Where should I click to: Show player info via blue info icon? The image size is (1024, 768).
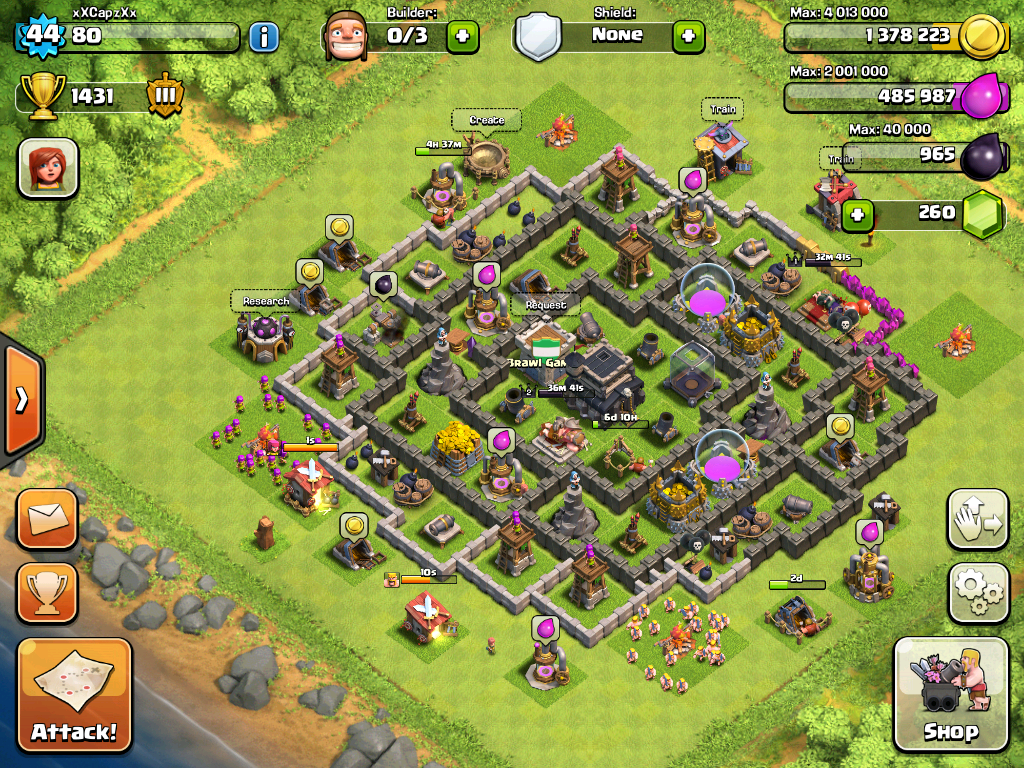[x=263, y=38]
